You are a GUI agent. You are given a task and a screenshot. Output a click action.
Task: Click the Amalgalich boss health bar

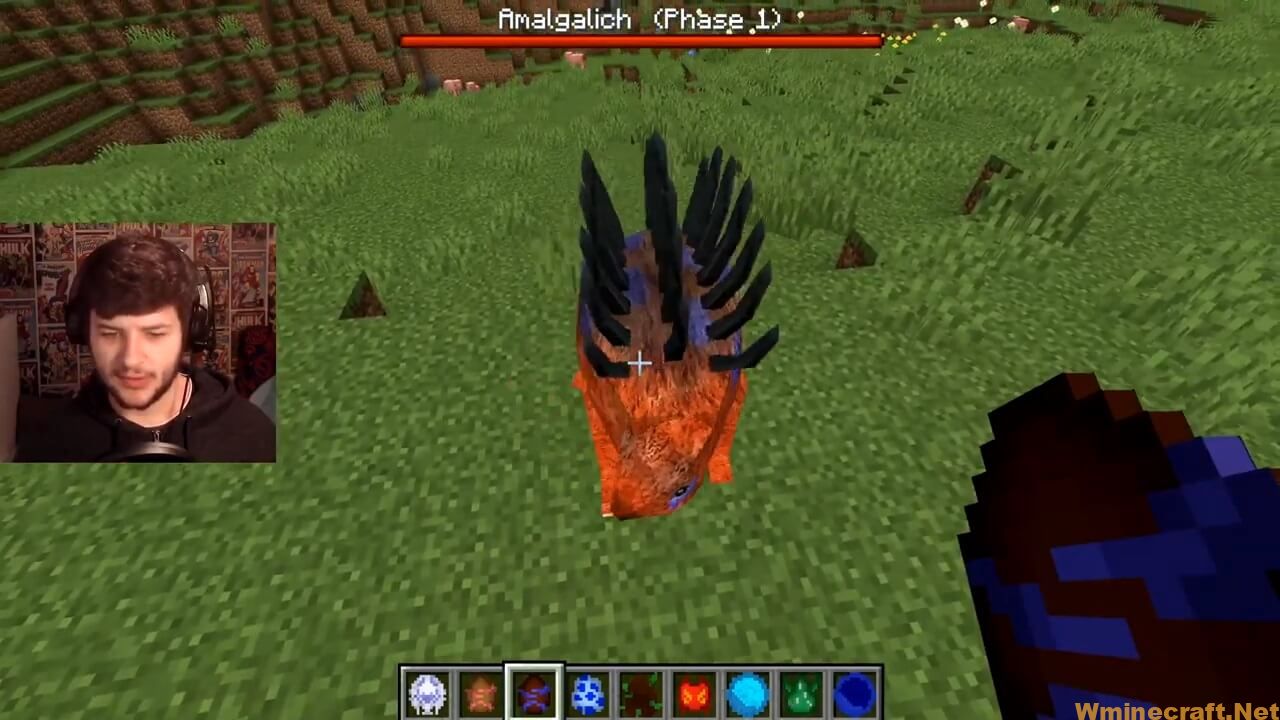point(640,38)
